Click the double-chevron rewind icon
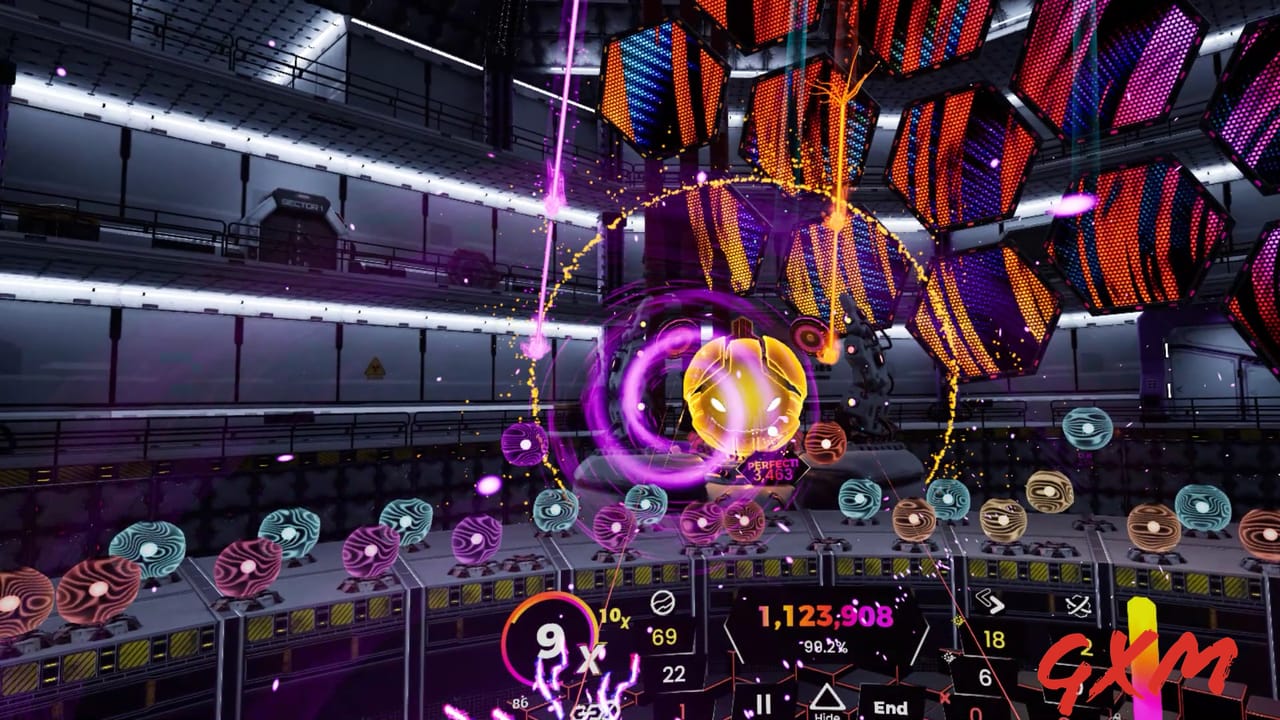 tap(990, 602)
